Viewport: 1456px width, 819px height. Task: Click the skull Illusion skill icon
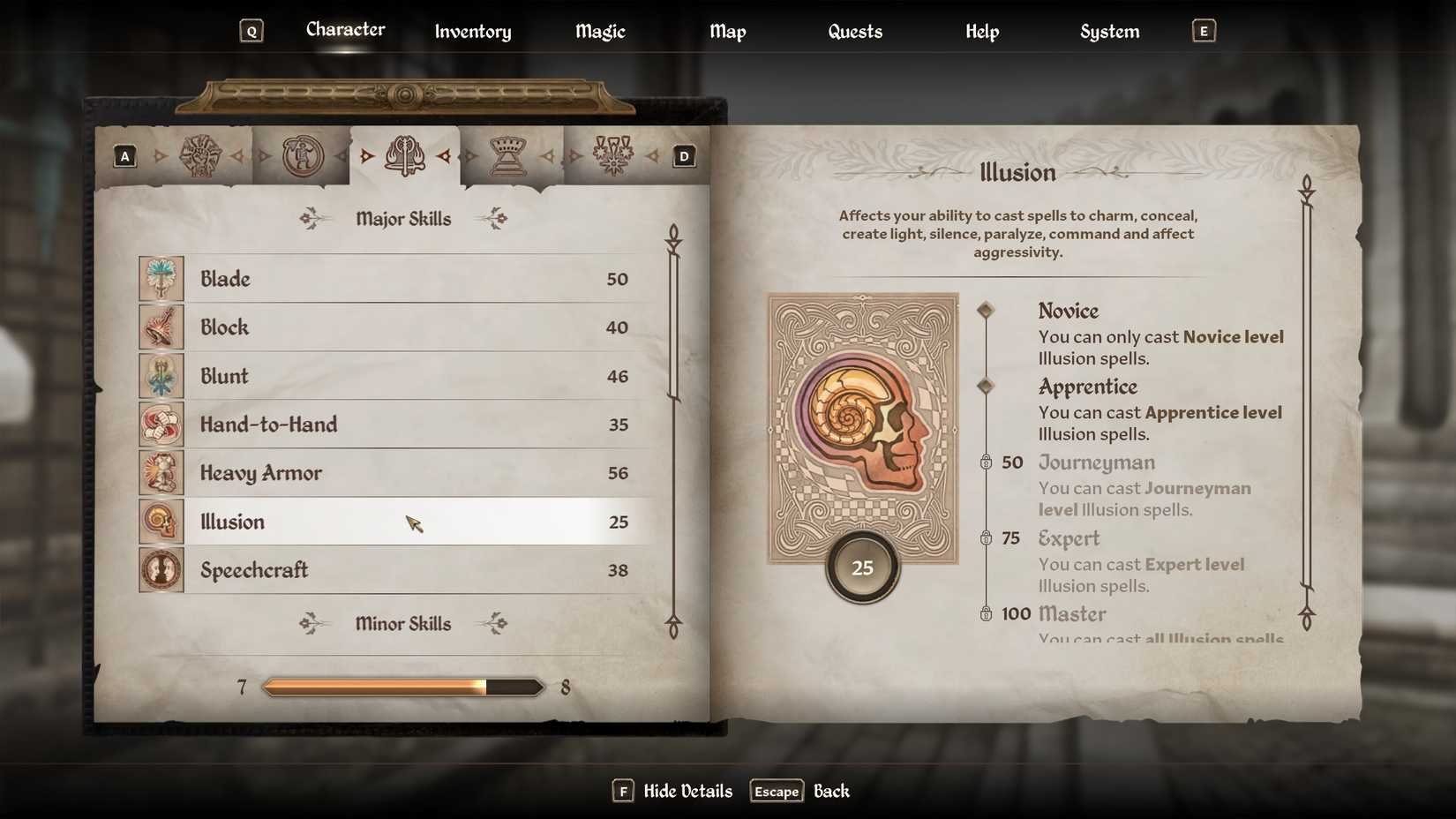click(x=161, y=522)
